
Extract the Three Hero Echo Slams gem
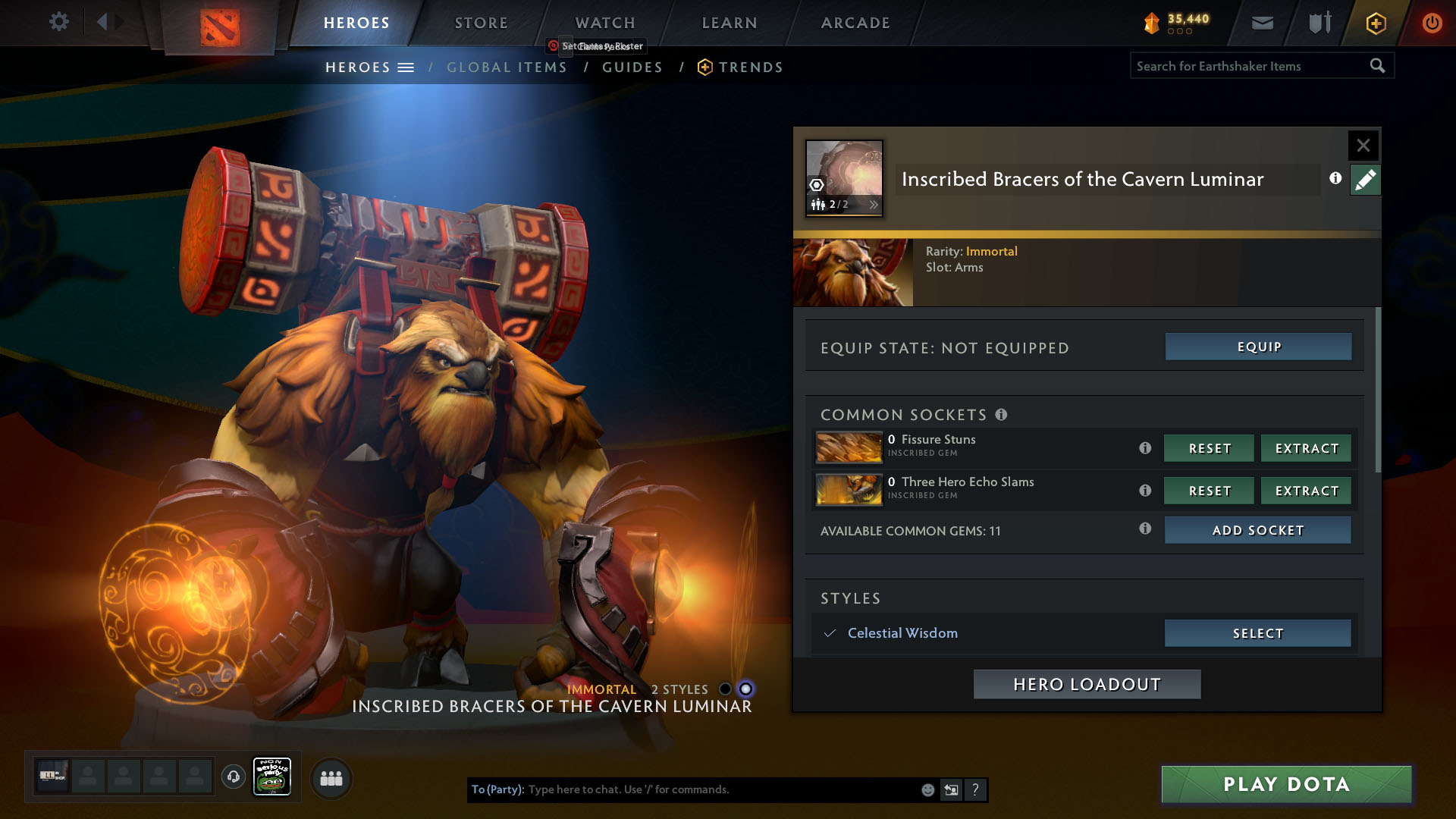tap(1306, 491)
